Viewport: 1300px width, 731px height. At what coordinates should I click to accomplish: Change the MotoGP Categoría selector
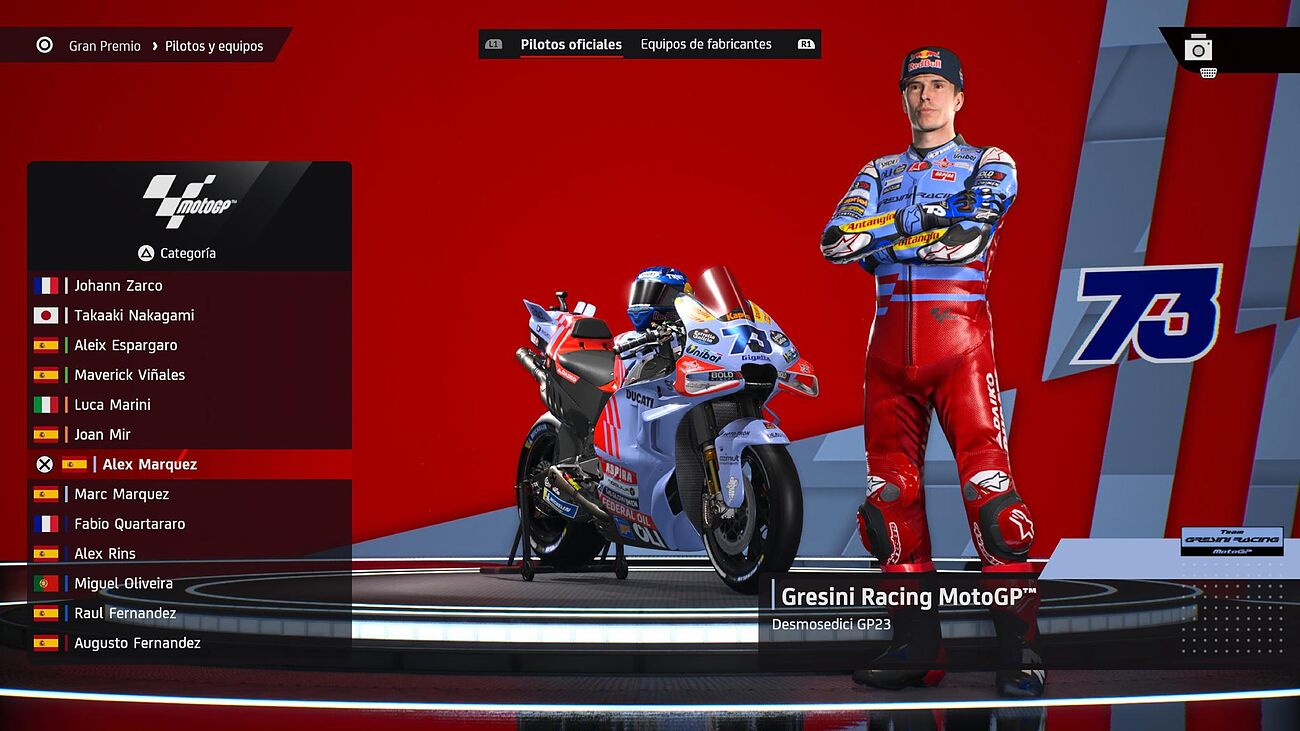point(178,254)
